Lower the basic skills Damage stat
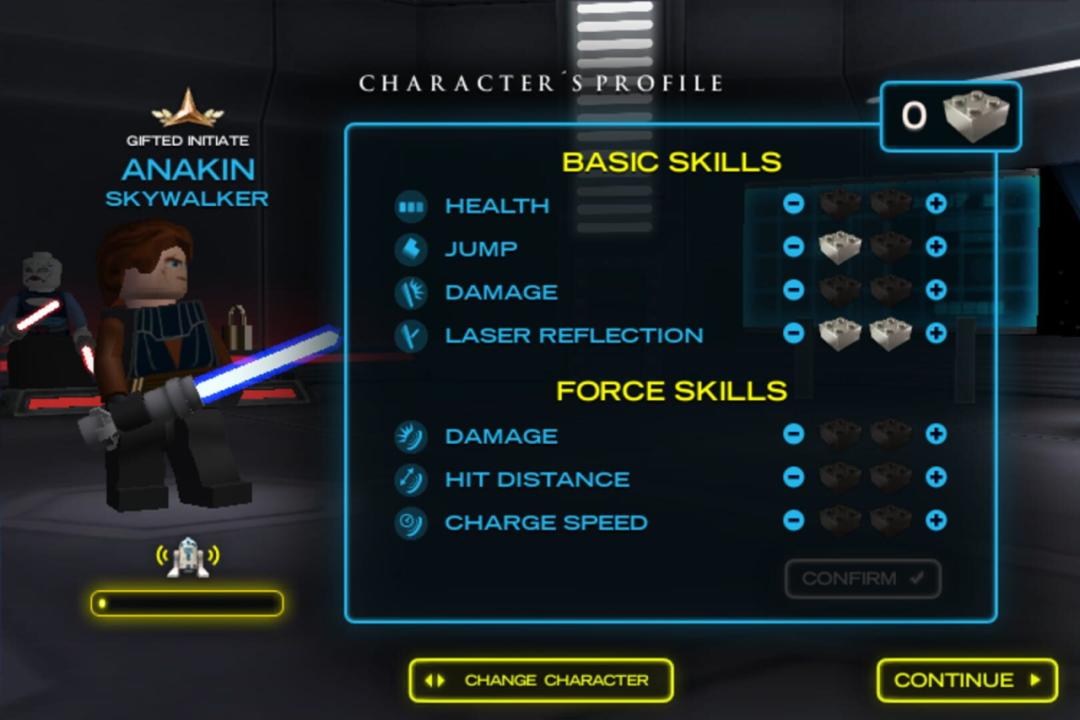 tap(793, 290)
